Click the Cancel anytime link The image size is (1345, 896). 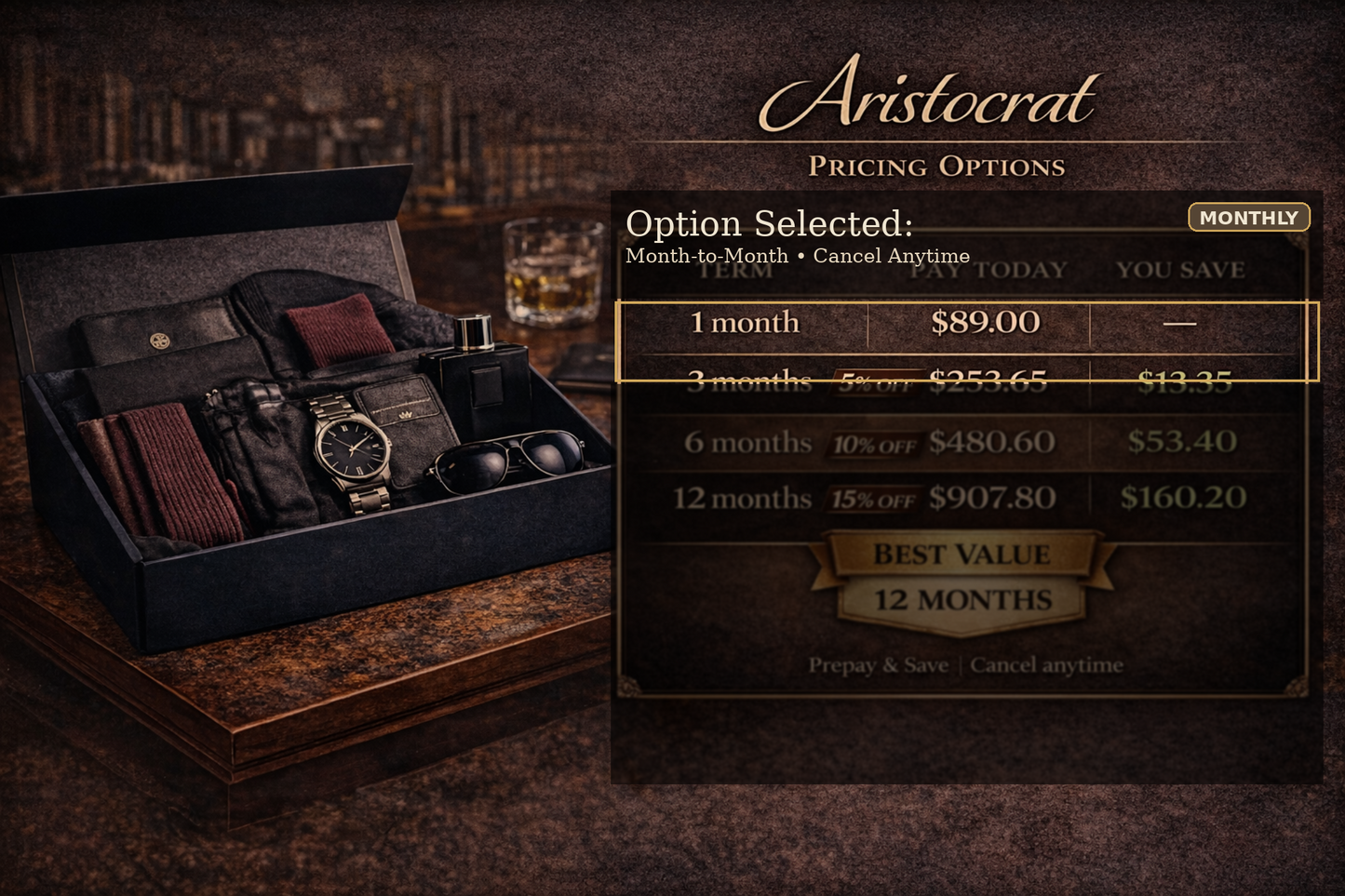click(1045, 664)
